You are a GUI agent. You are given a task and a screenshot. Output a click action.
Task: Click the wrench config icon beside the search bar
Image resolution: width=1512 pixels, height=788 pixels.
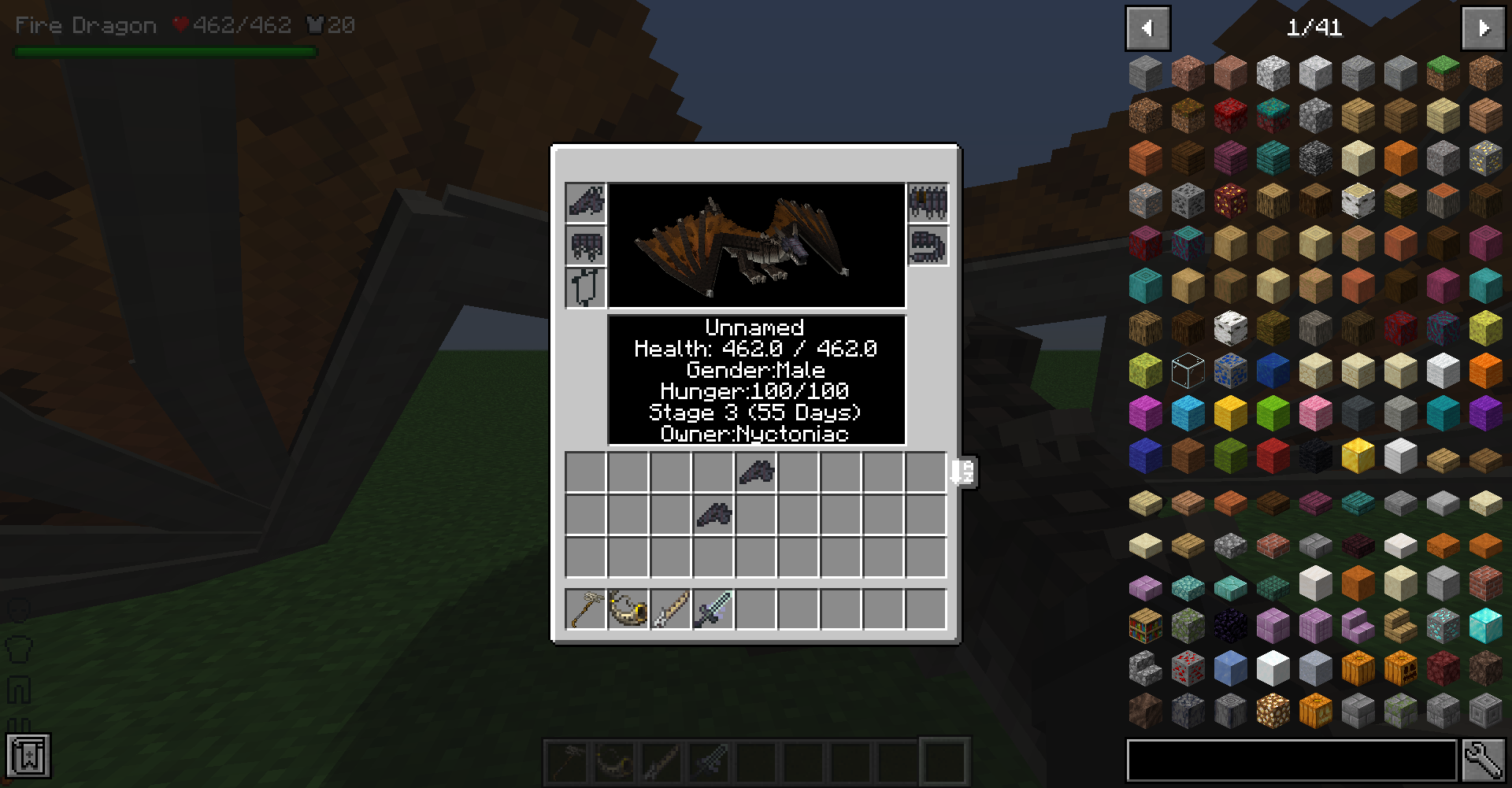pos(1485,760)
